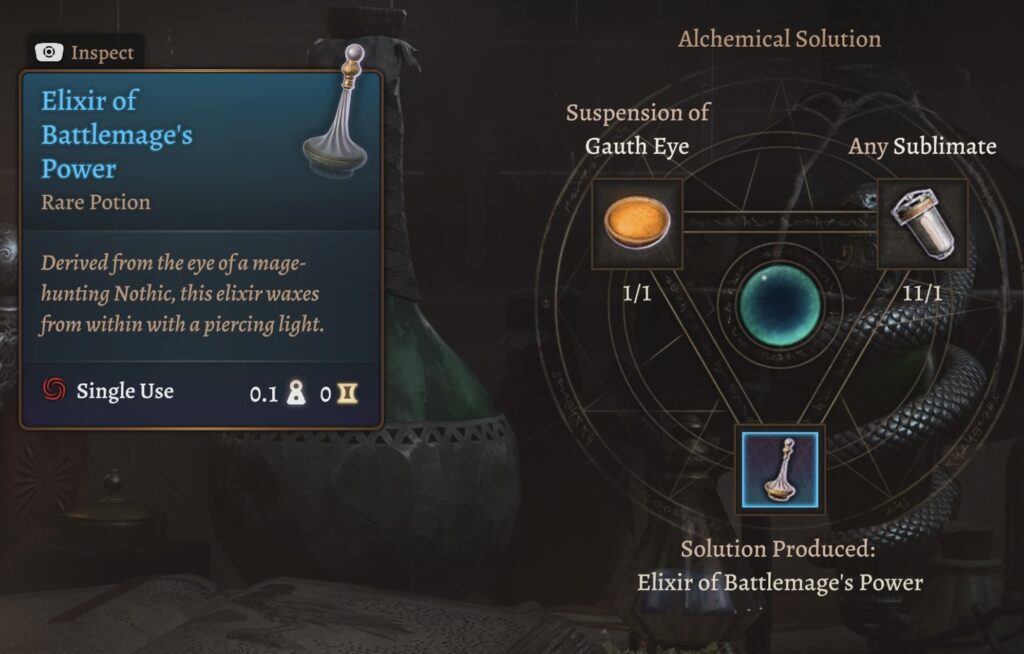Click the Elixir of Battlemage's Power result slot

pos(779,469)
